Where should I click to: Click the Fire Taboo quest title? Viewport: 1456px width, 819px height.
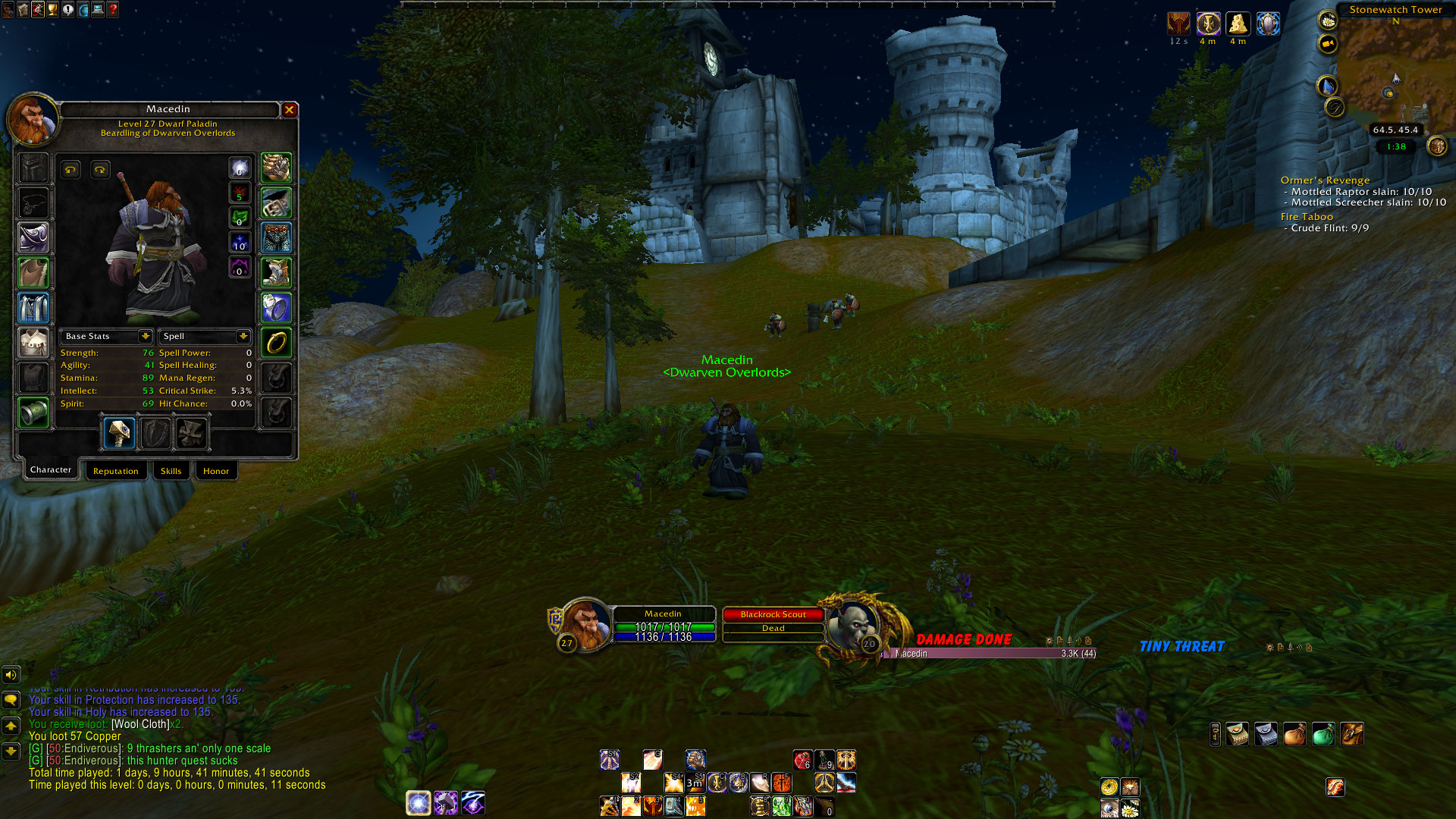(x=1306, y=217)
